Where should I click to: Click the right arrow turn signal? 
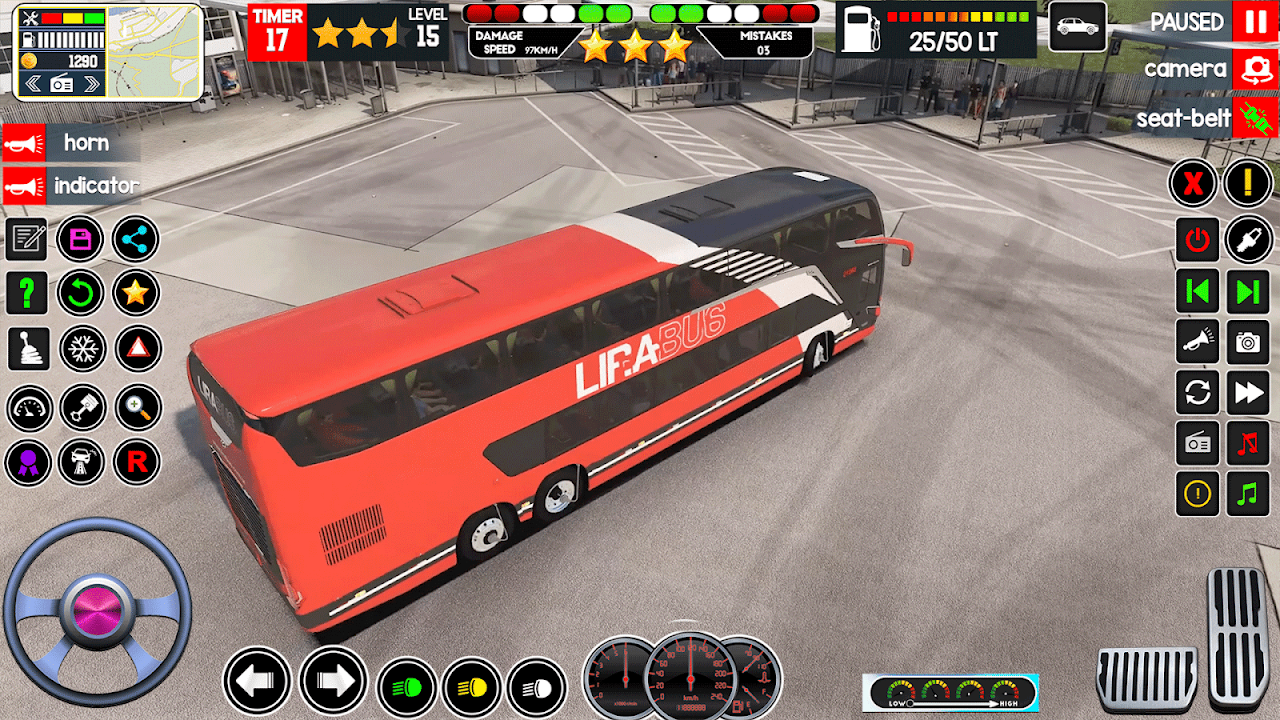coord(333,681)
